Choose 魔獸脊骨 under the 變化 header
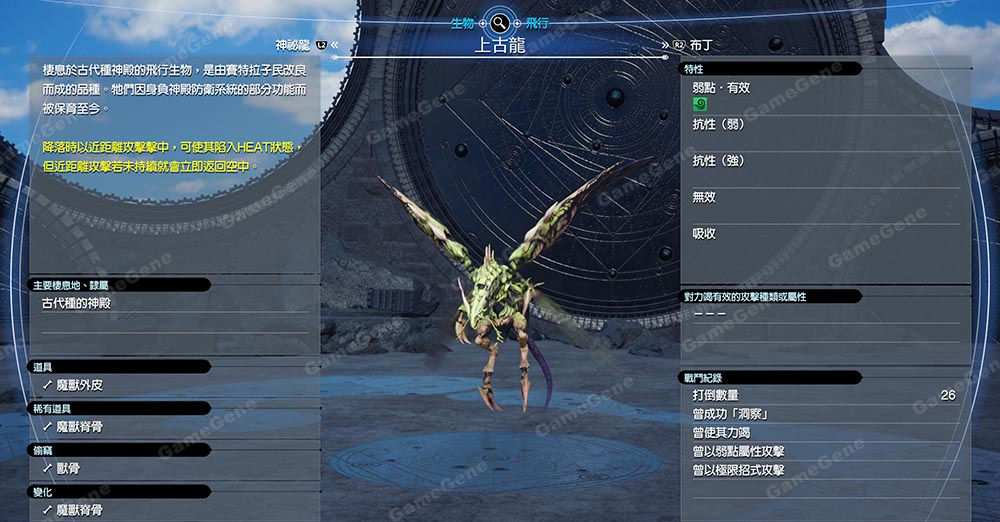The image size is (1000, 522). coord(79,509)
